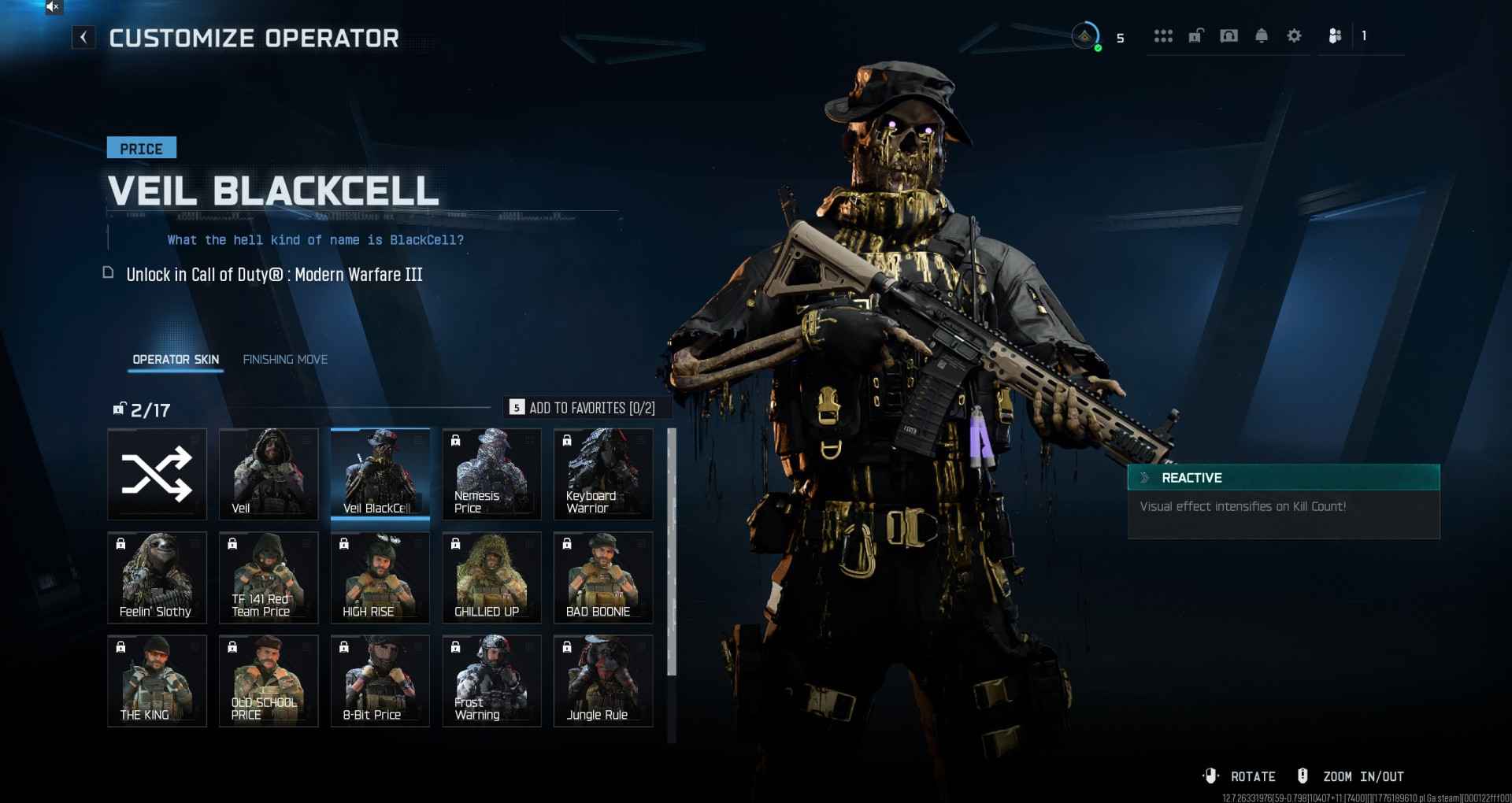Choose the shuffle random skin tile
1512x803 pixels.
[157, 474]
